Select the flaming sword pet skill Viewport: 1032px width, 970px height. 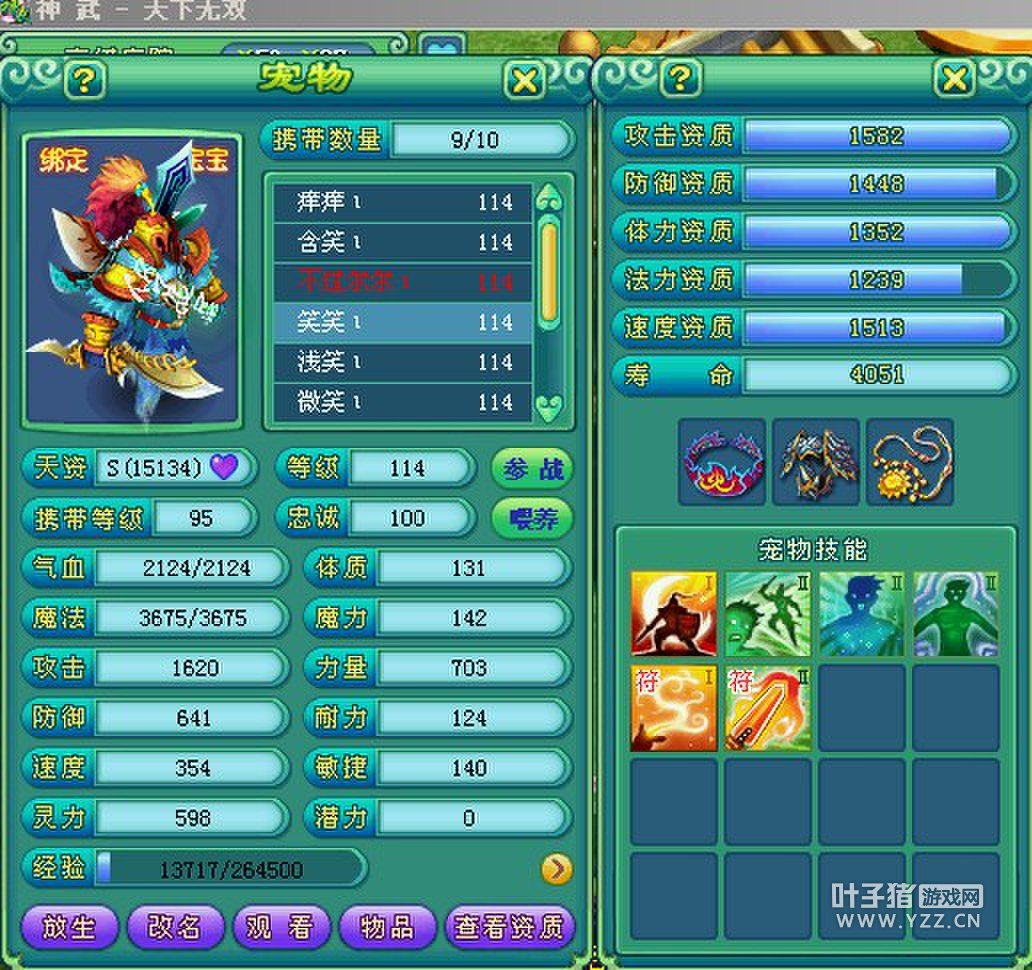pyautogui.click(x=766, y=709)
